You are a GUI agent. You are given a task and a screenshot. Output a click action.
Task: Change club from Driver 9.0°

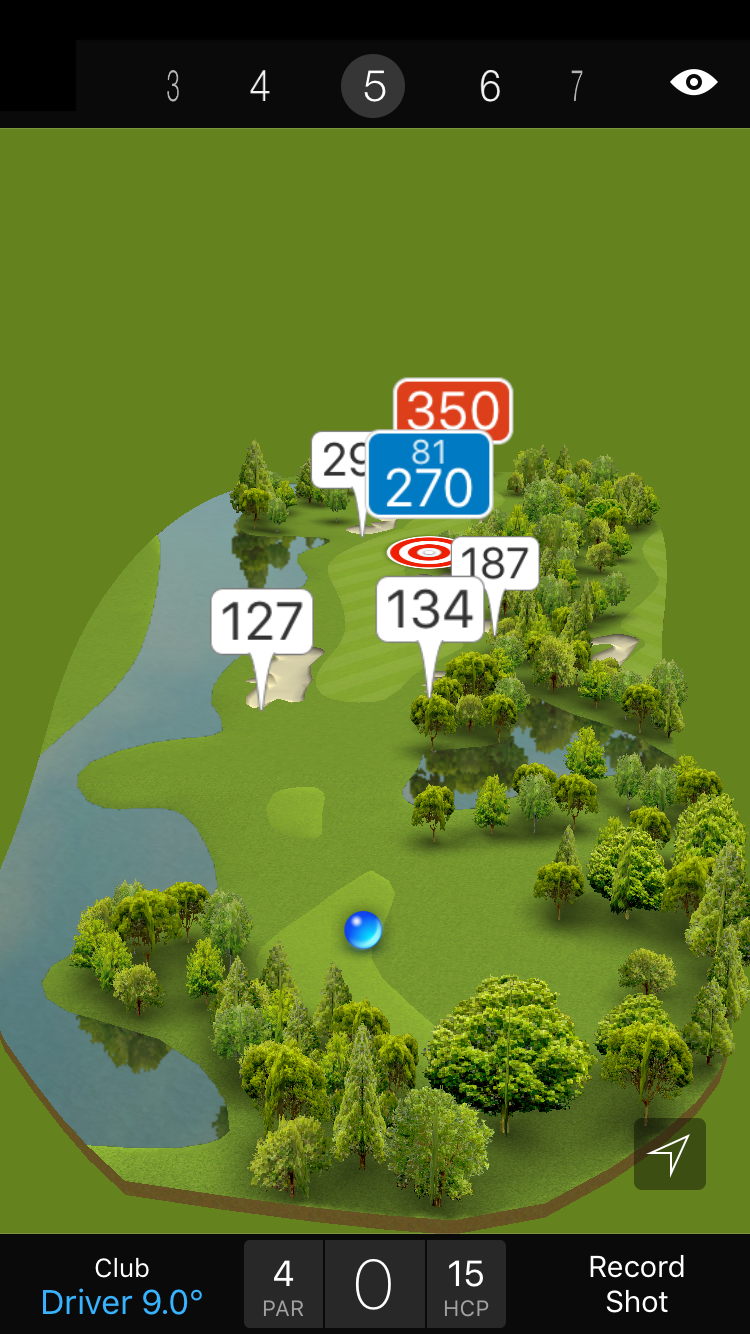click(122, 1286)
